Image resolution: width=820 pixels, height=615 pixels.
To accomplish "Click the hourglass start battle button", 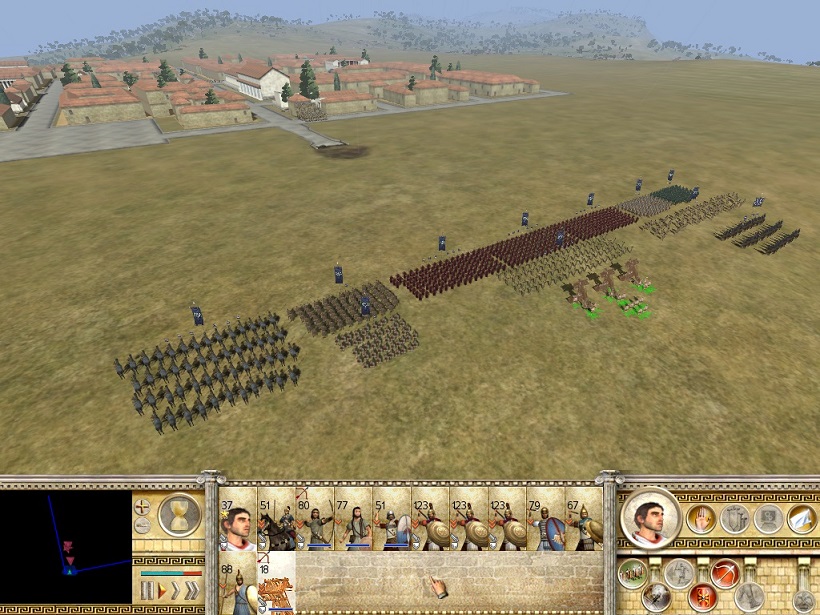I will [x=179, y=515].
